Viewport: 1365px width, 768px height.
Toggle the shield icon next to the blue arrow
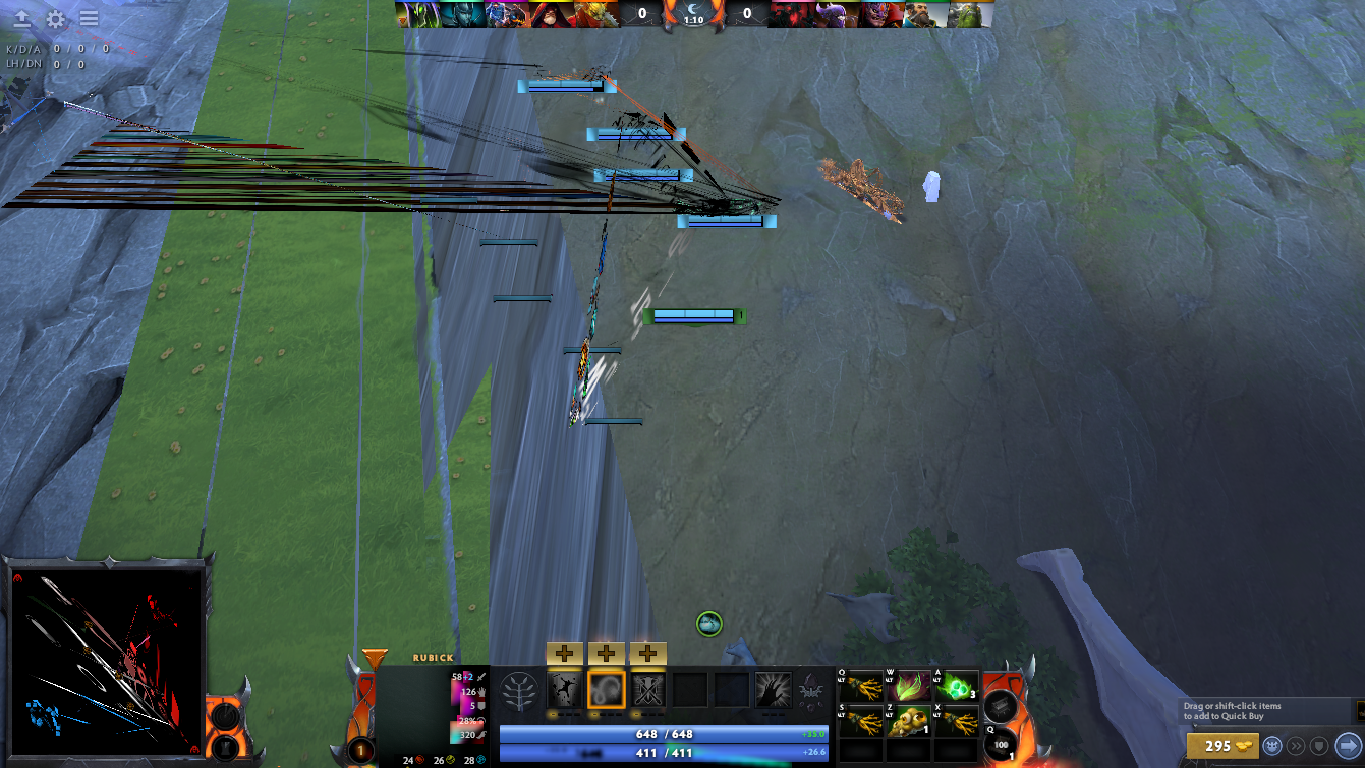pos(1320,747)
